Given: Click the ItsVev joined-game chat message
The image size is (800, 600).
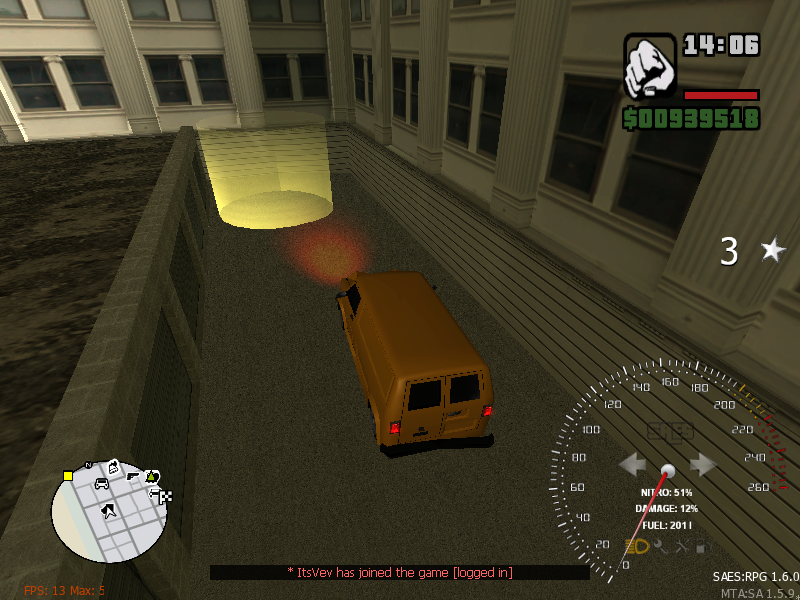Looking at the screenshot, I should [x=400, y=572].
